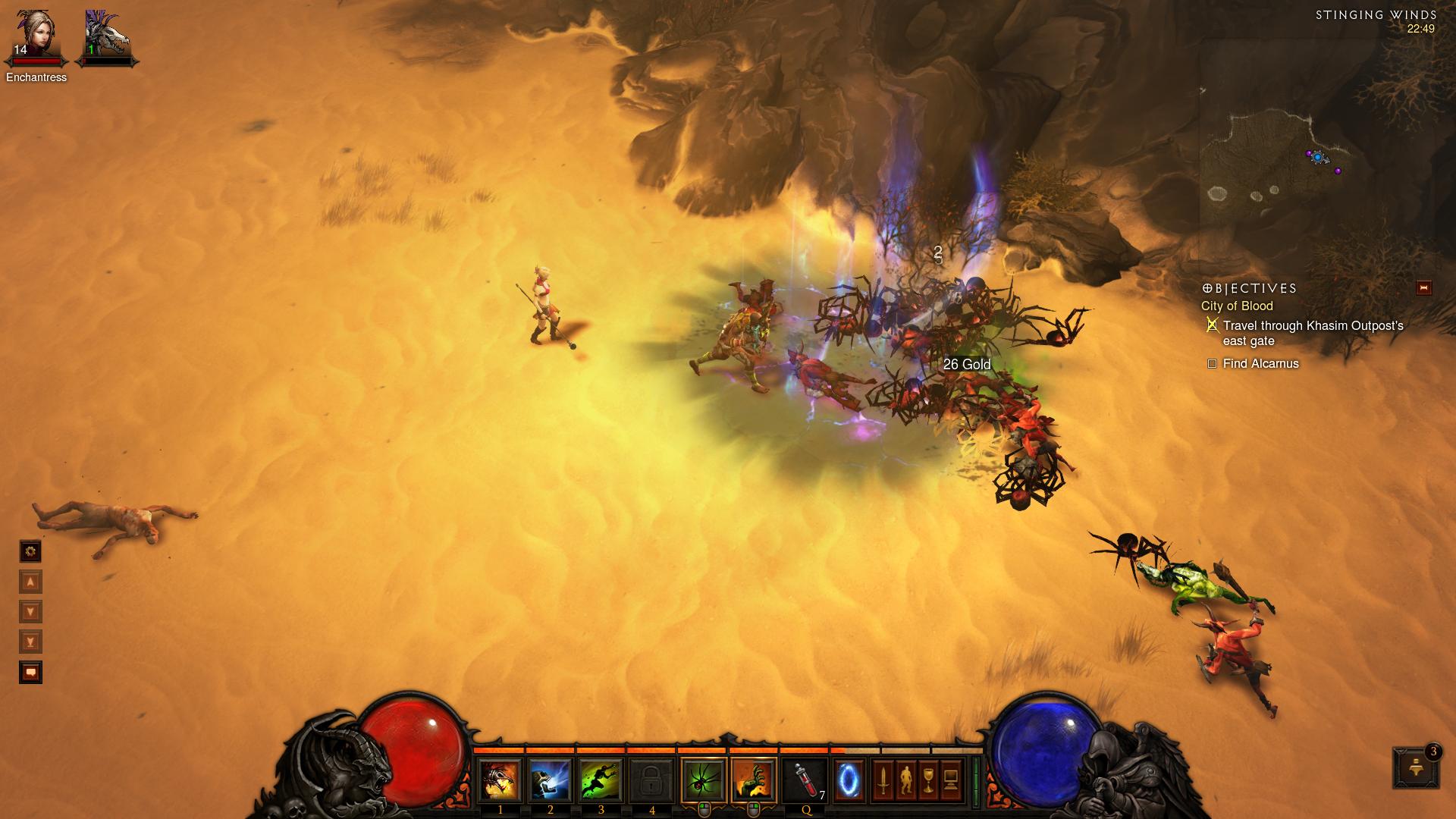Viewport: 1456px width, 819px height.
Task: Click the locked skill slot 4
Action: (651, 780)
